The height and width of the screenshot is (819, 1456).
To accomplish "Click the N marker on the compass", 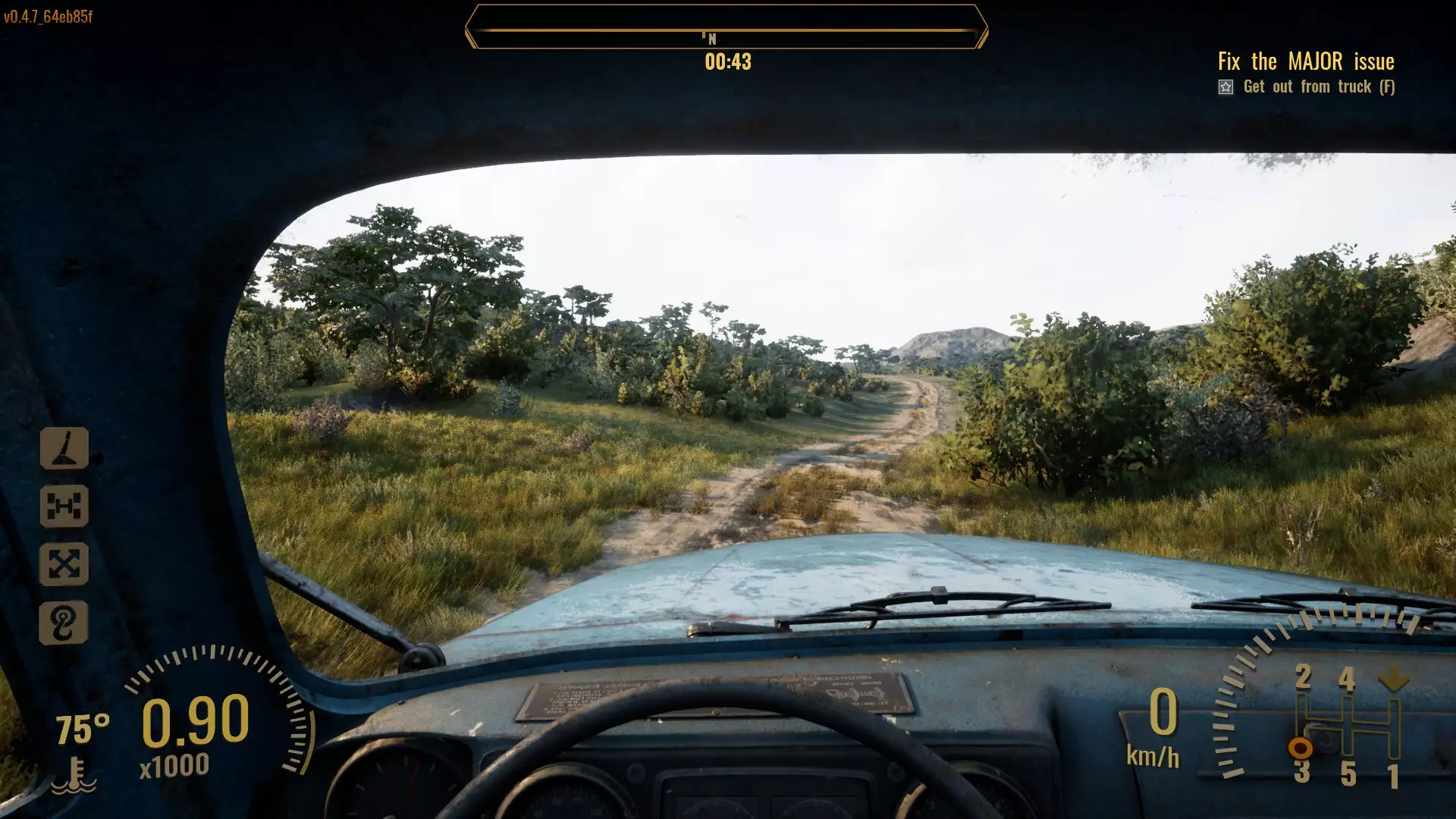I will click(x=711, y=36).
